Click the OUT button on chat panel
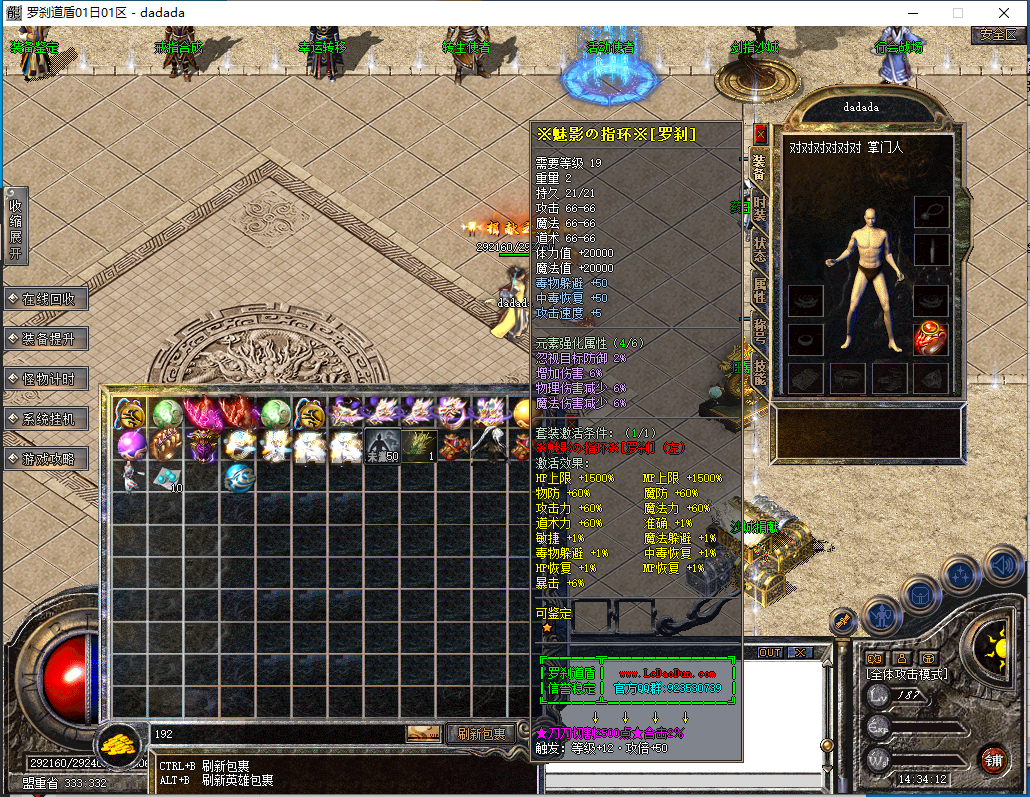 770,653
